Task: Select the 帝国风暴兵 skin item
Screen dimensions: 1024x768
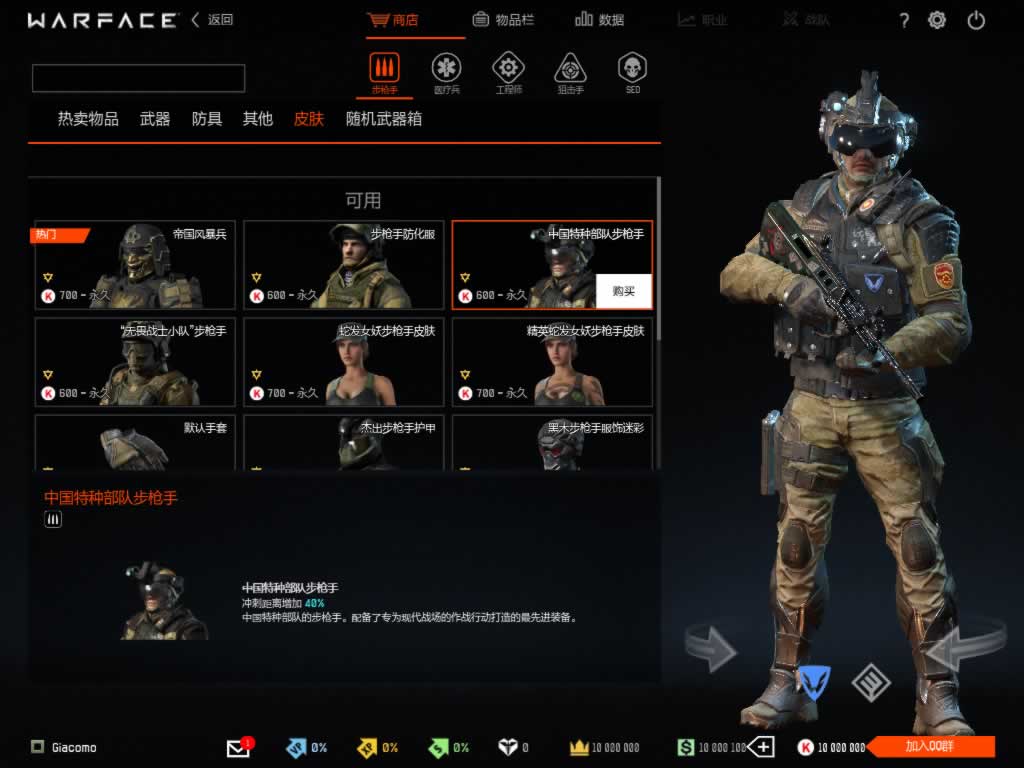Action: (135, 265)
